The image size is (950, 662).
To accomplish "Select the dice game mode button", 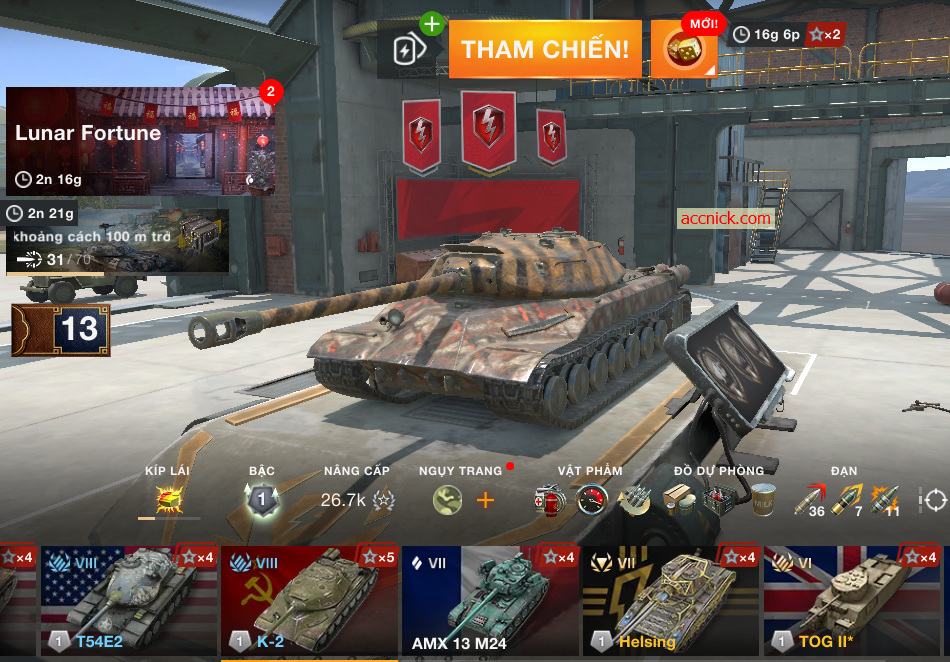I will tap(684, 49).
